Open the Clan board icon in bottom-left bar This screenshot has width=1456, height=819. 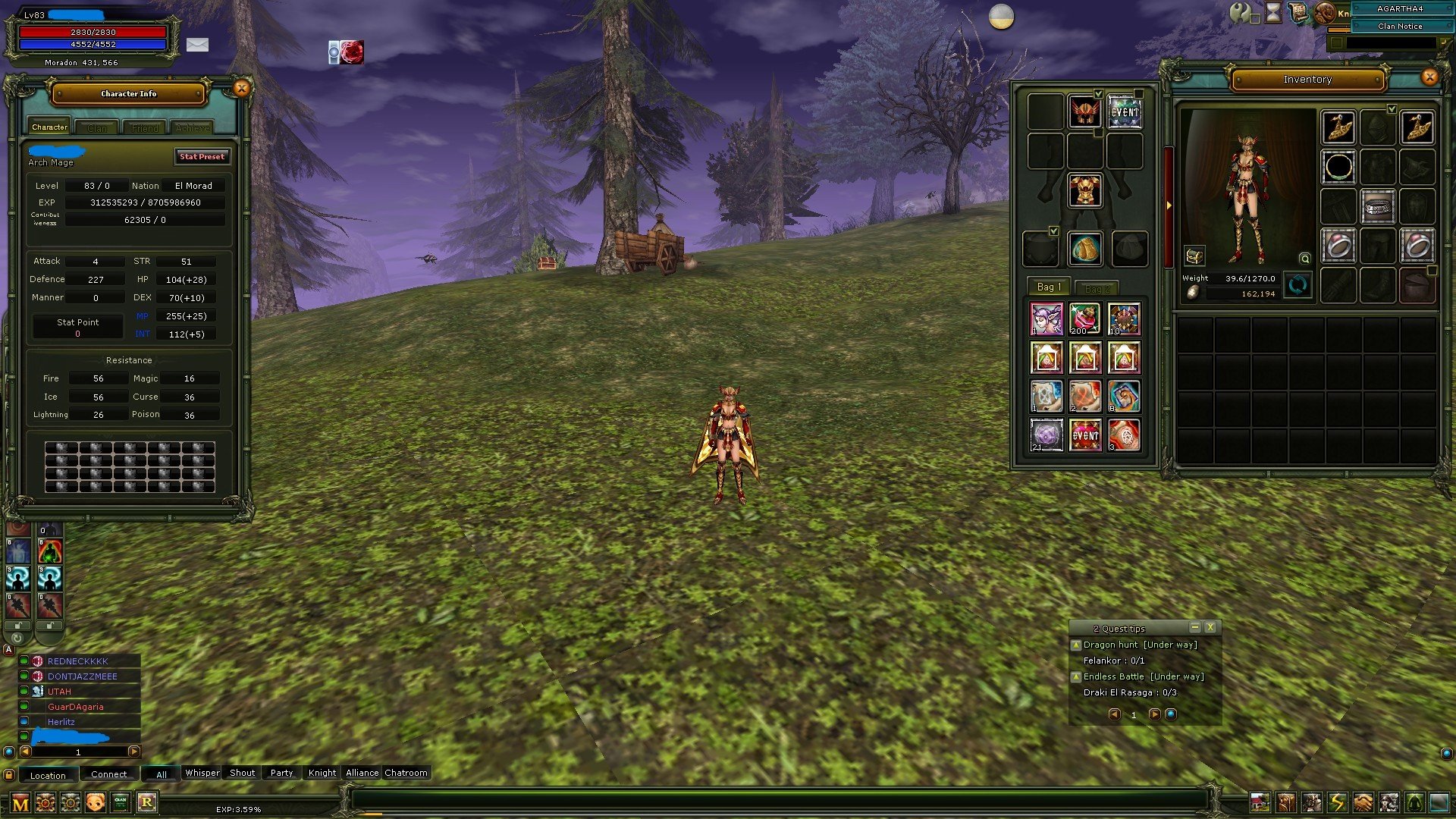click(121, 802)
